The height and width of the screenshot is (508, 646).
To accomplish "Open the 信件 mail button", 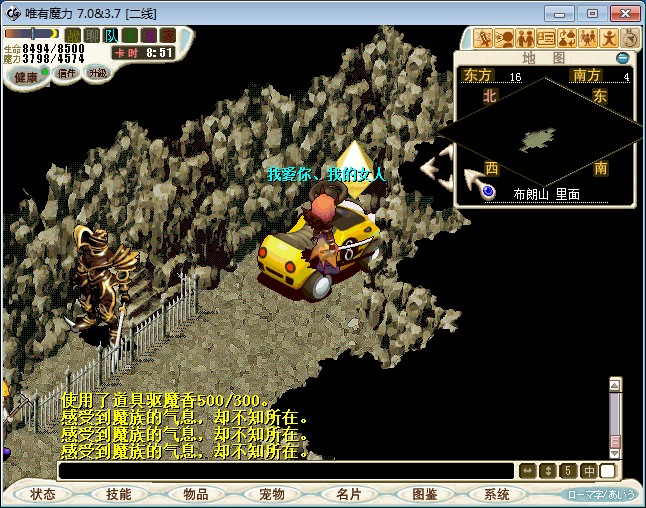I will point(67,73).
